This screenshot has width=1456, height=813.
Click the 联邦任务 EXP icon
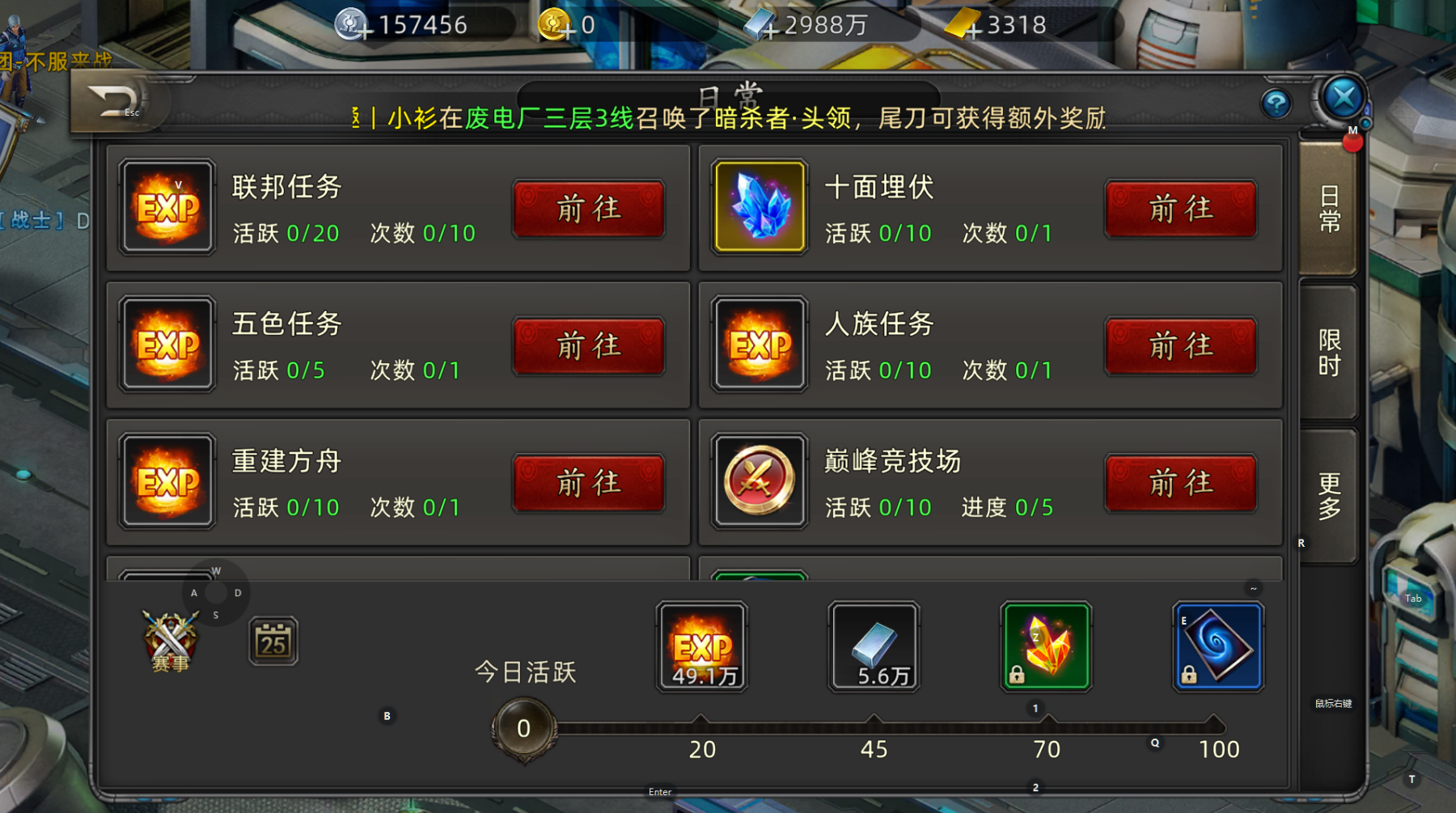point(167,209)
